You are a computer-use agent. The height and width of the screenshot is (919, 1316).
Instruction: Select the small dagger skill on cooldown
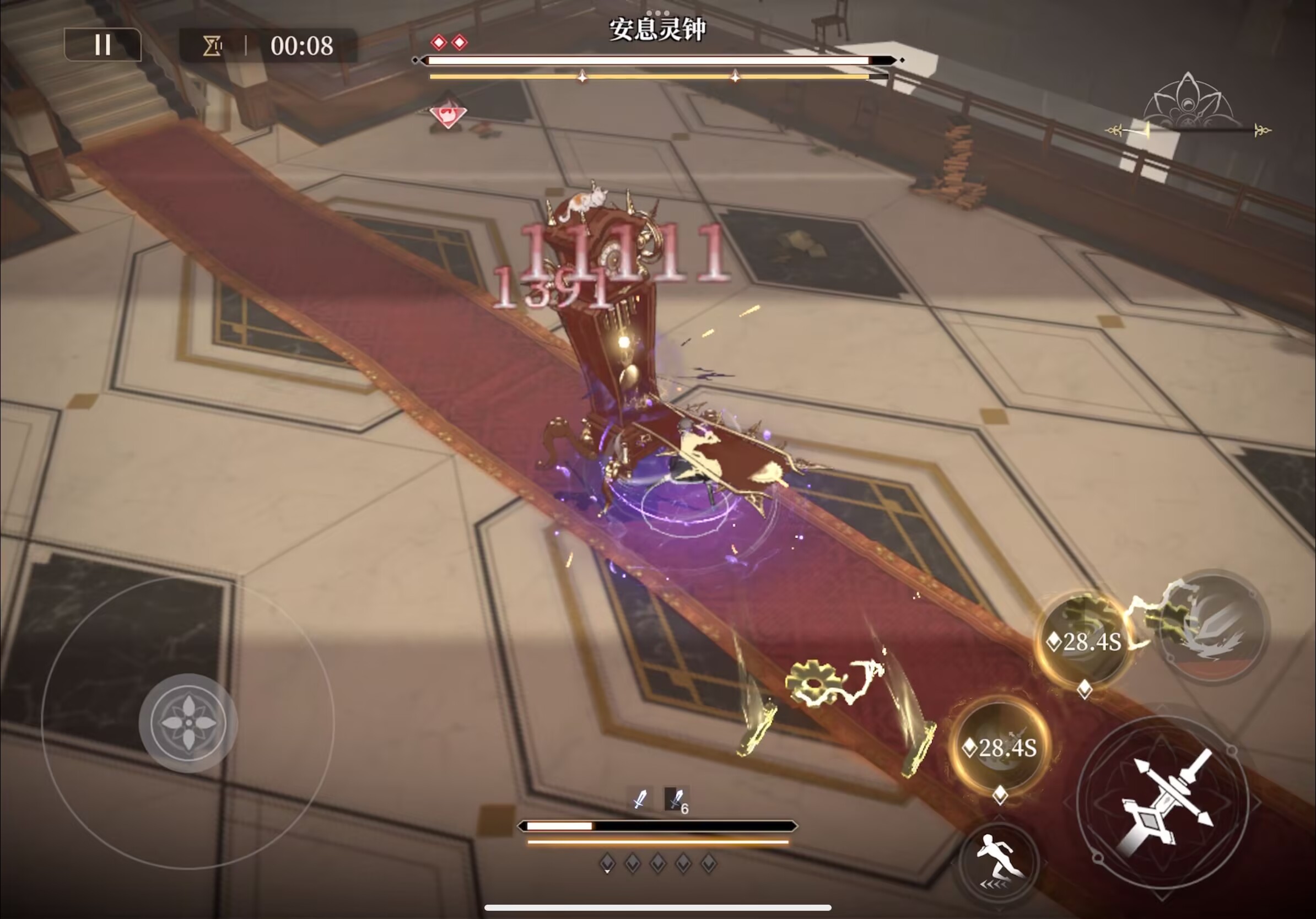[1001, 746]
